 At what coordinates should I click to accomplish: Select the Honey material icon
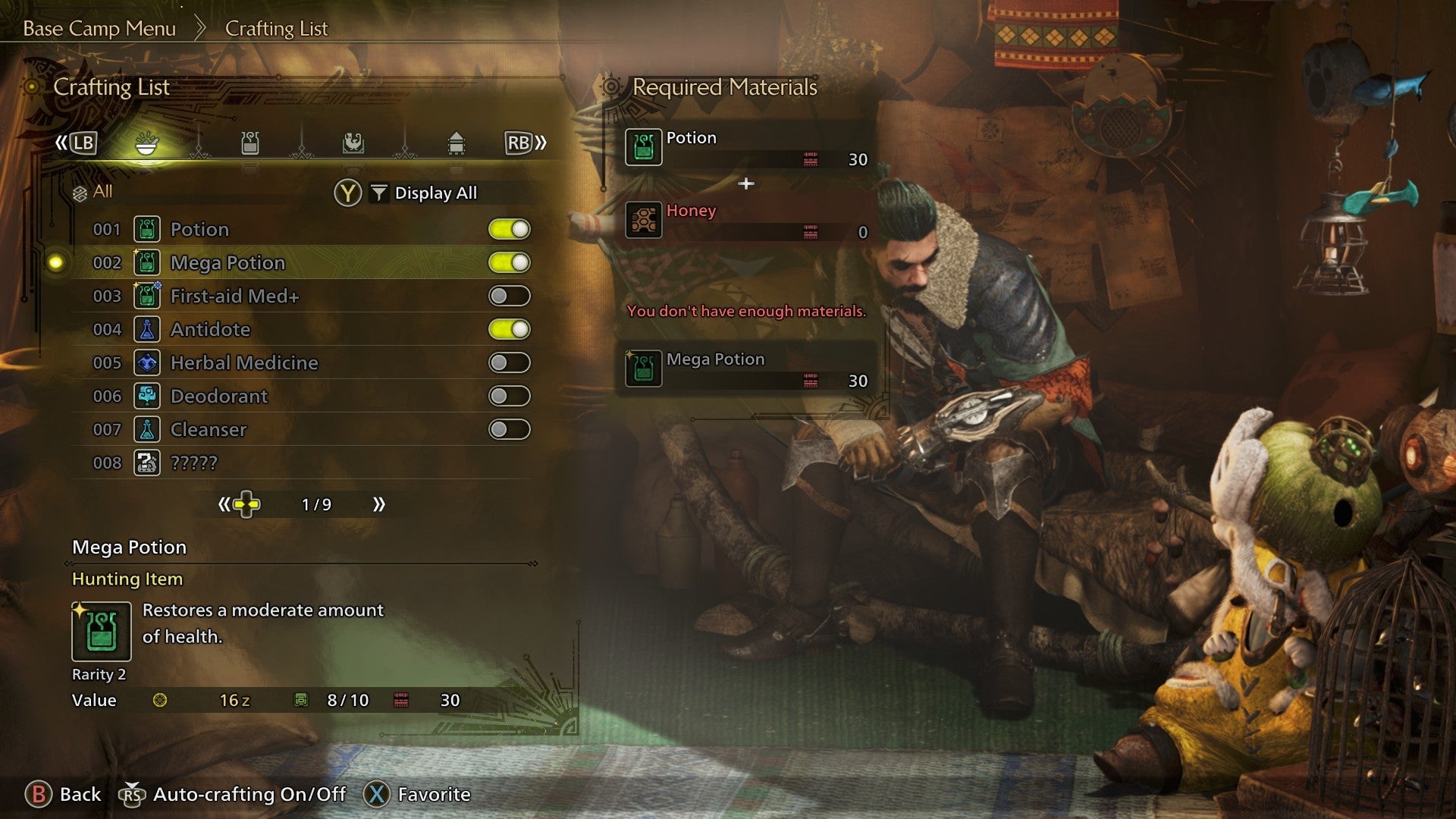[x=643, y=220]
